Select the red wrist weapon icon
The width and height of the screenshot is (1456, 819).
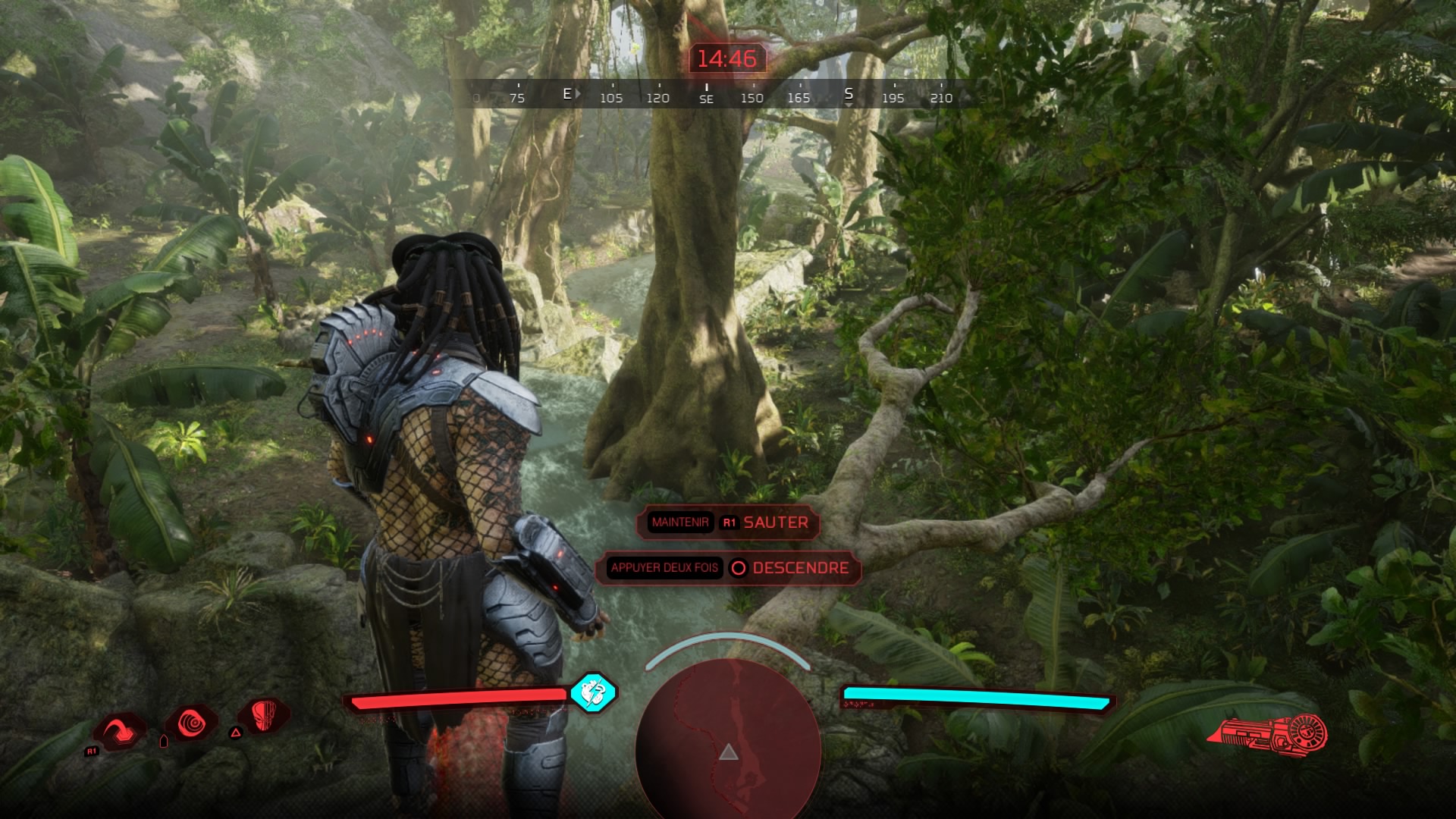tap(1268, 733)
